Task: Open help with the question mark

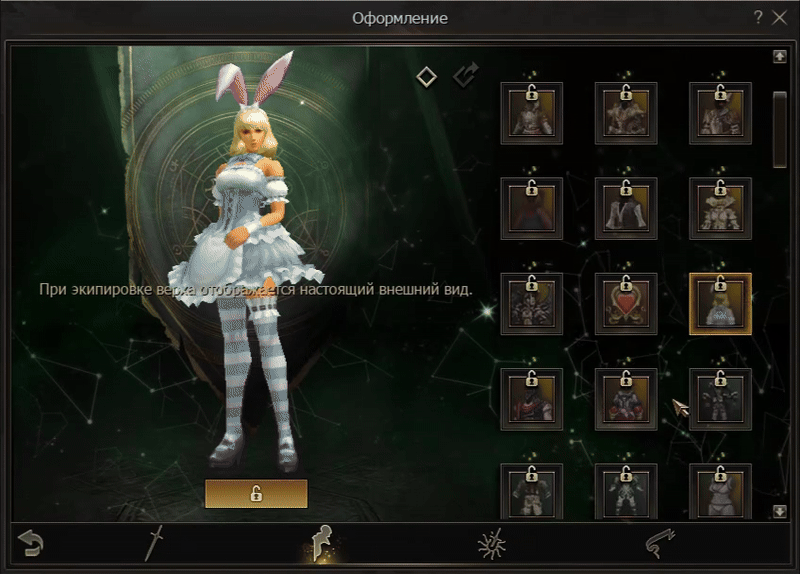Action: coord(758,17)
